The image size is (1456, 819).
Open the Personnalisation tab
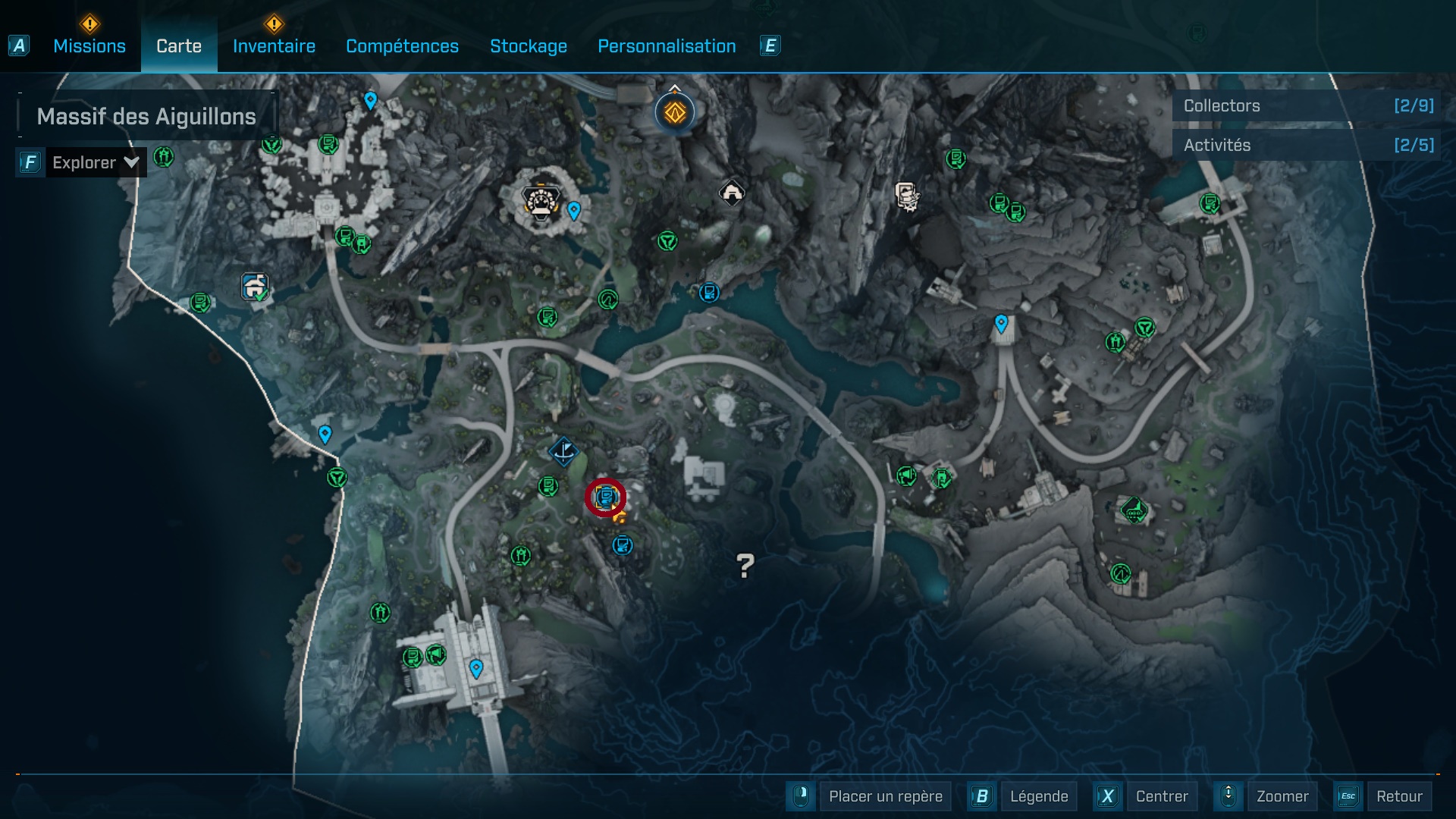pos(667,45)
